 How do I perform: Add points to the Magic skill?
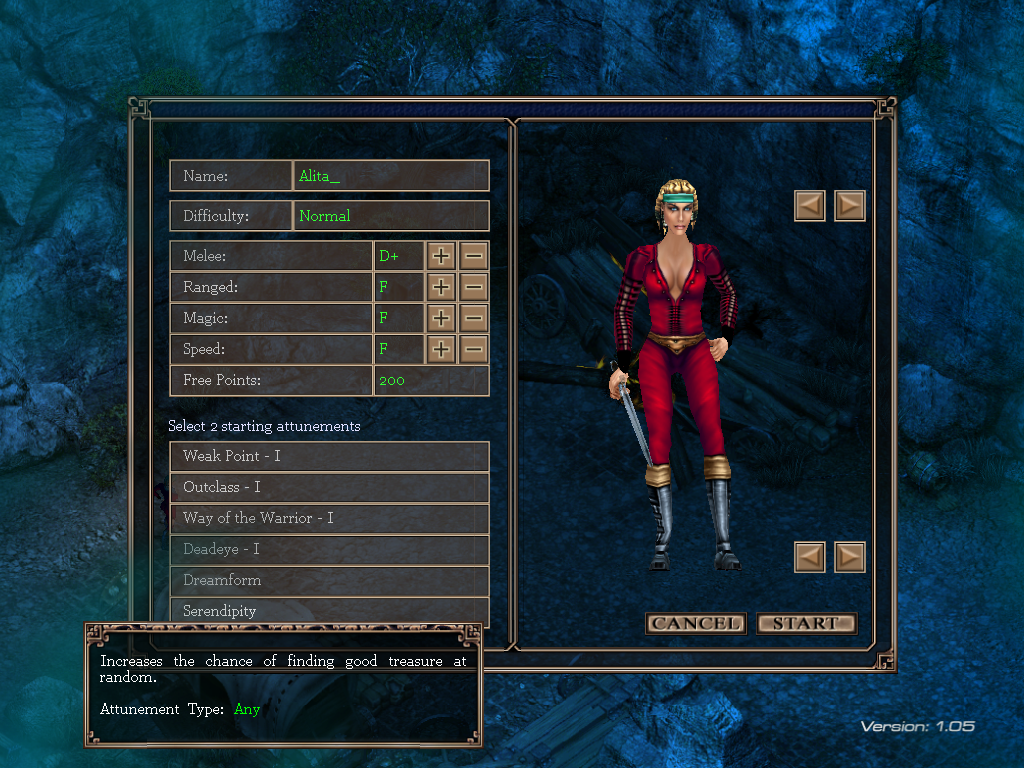click(441, 318)
